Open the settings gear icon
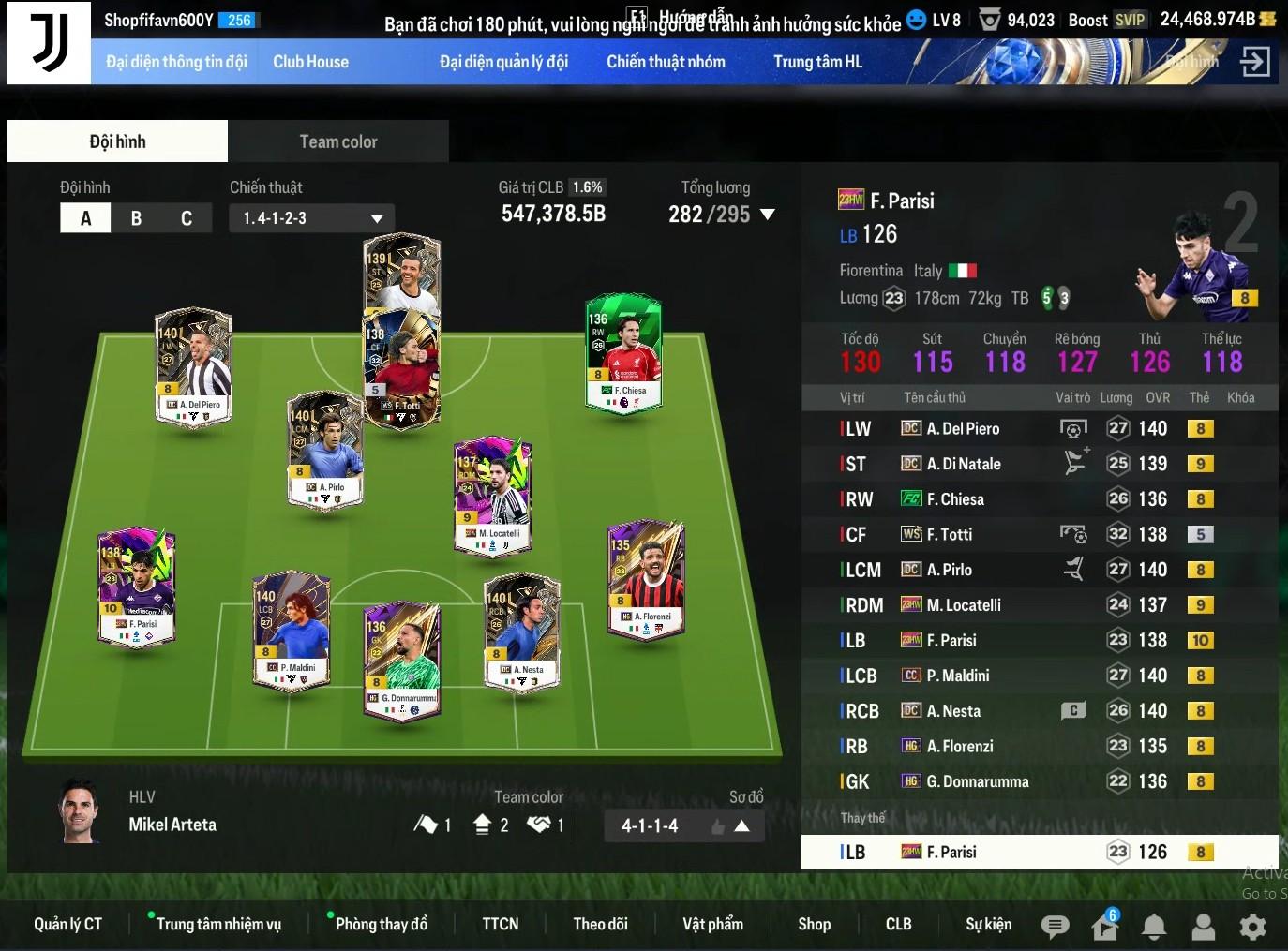The image size is (1288, 951). [1252, 927]
